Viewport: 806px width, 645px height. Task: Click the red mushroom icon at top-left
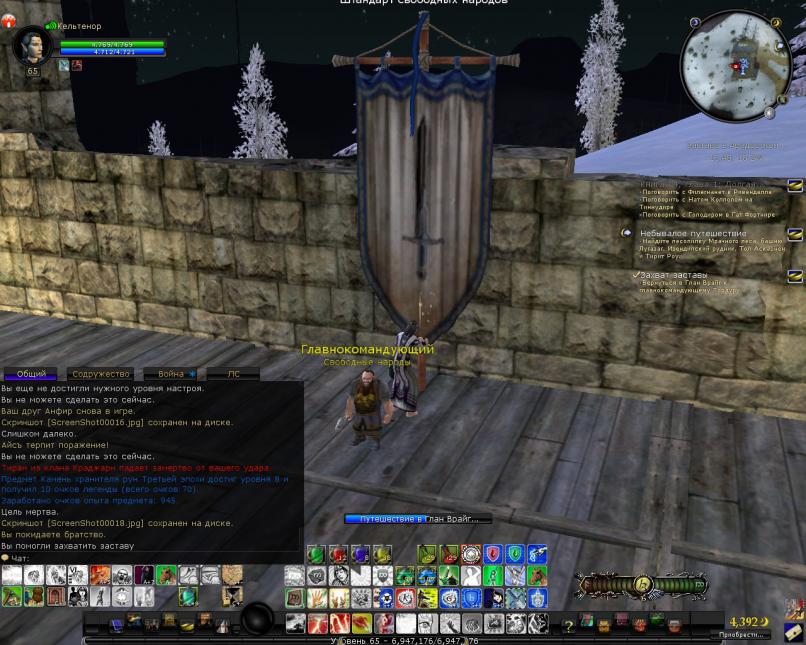(9, 21)
